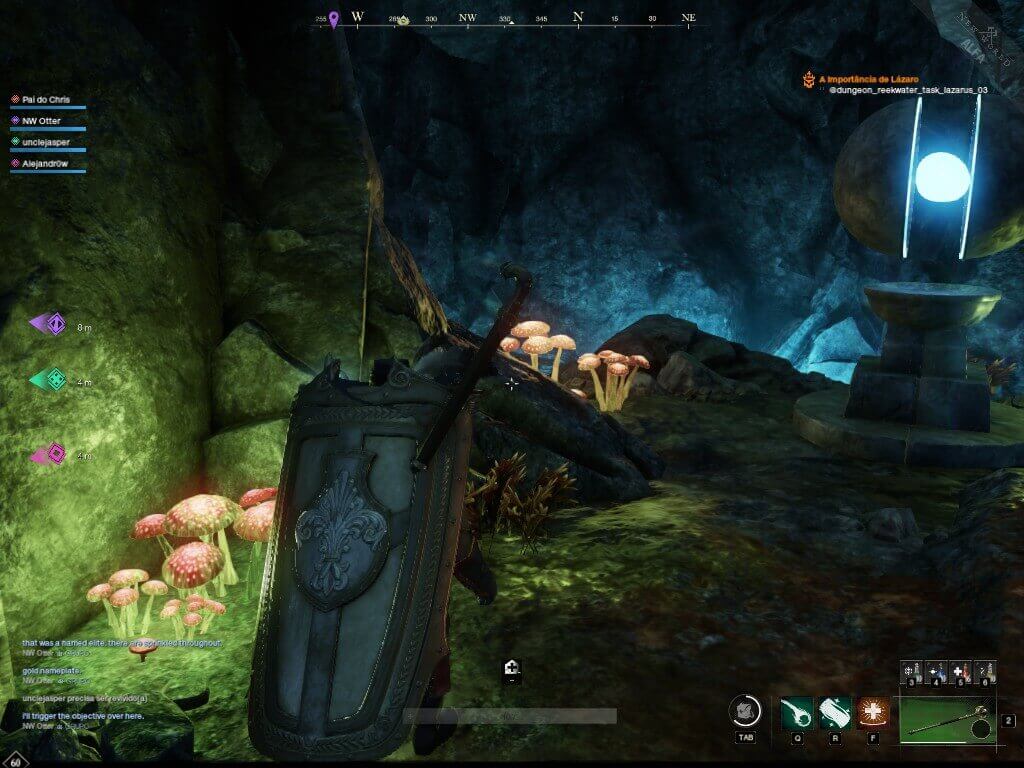Use the consumable in quickslot 3
The width and height of the screenshot is (1024, 768).
[x=911, y=671]
